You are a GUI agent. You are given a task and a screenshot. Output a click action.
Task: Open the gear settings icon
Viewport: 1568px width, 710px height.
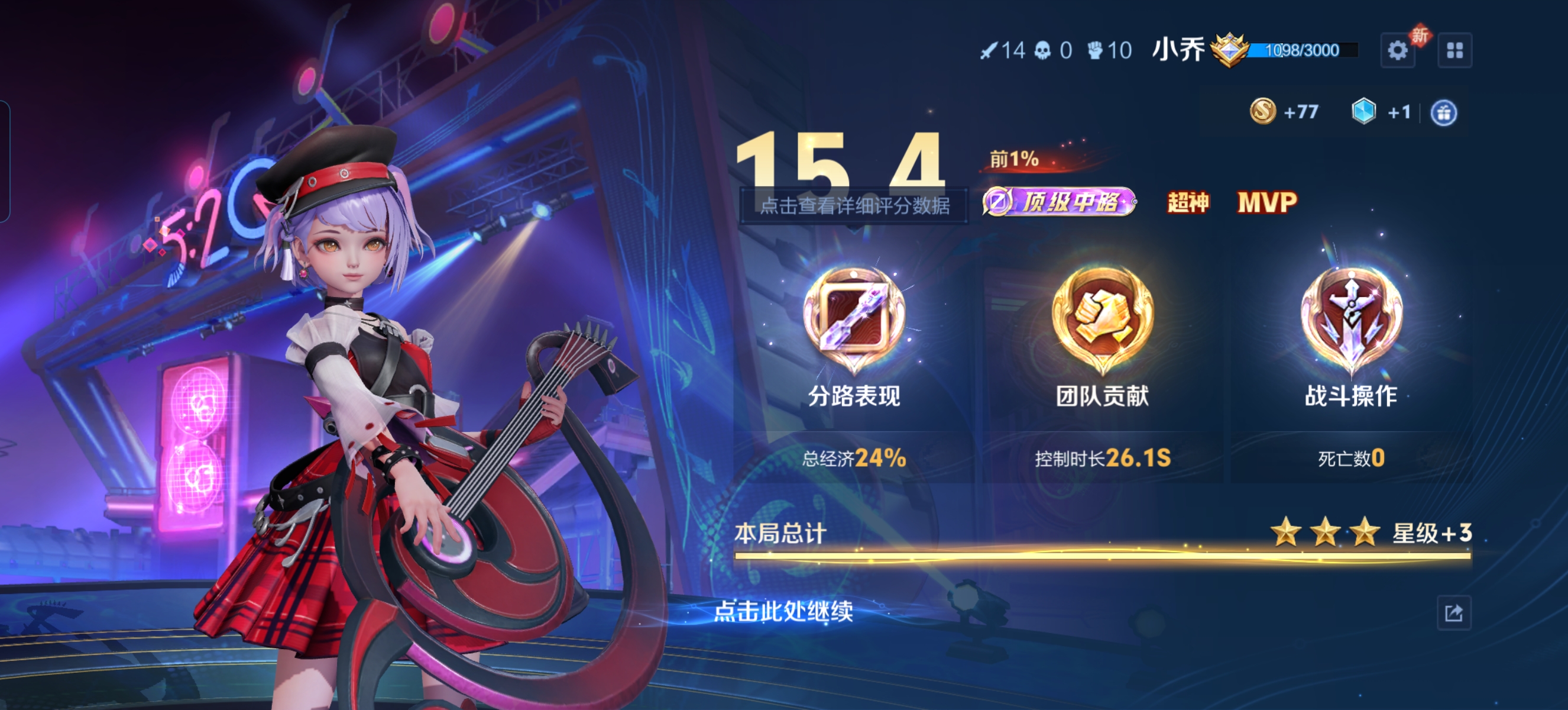point(1397,50)
